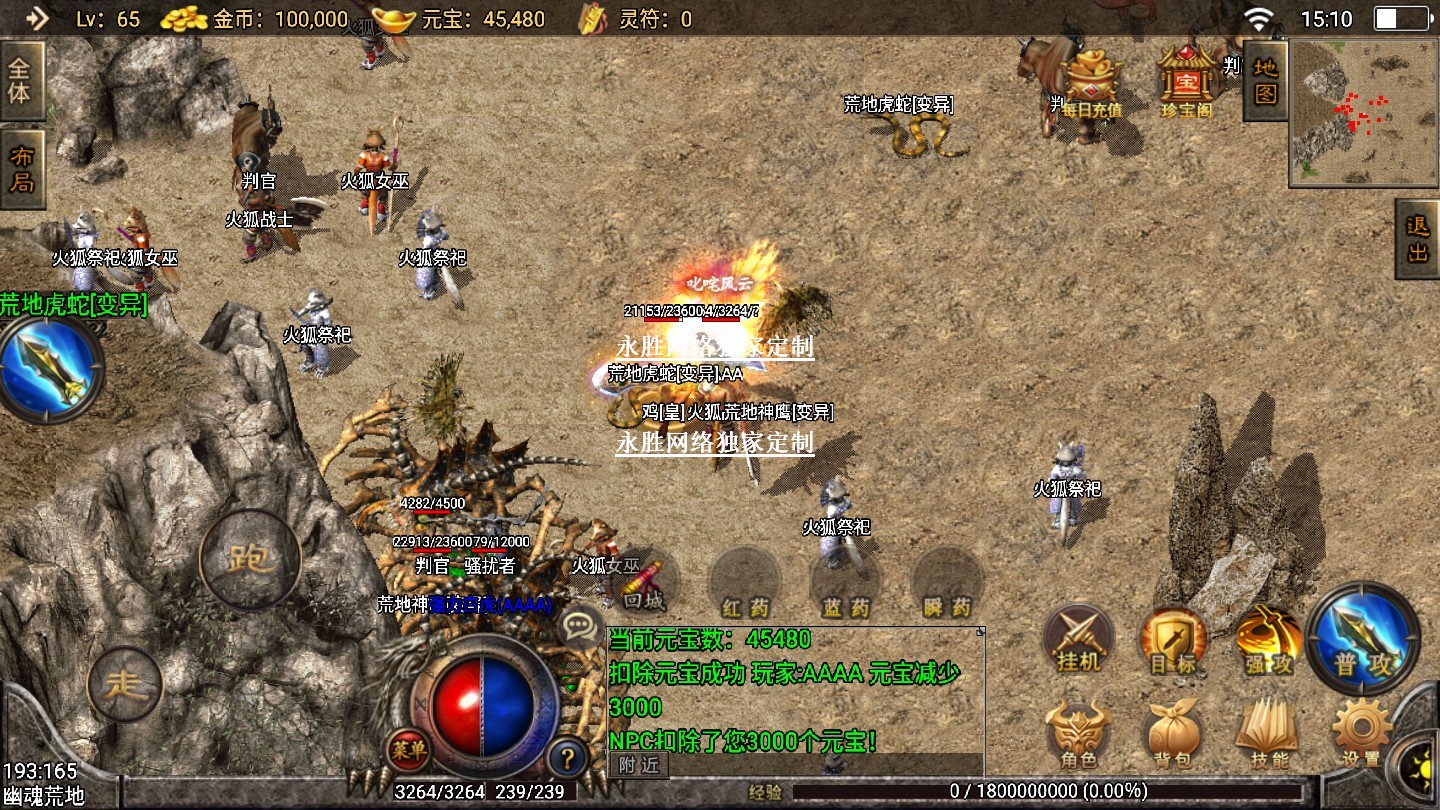The image size is (1440, 810).
Task: Open the 全体 panel button
Action: click(x=21, y=80)
